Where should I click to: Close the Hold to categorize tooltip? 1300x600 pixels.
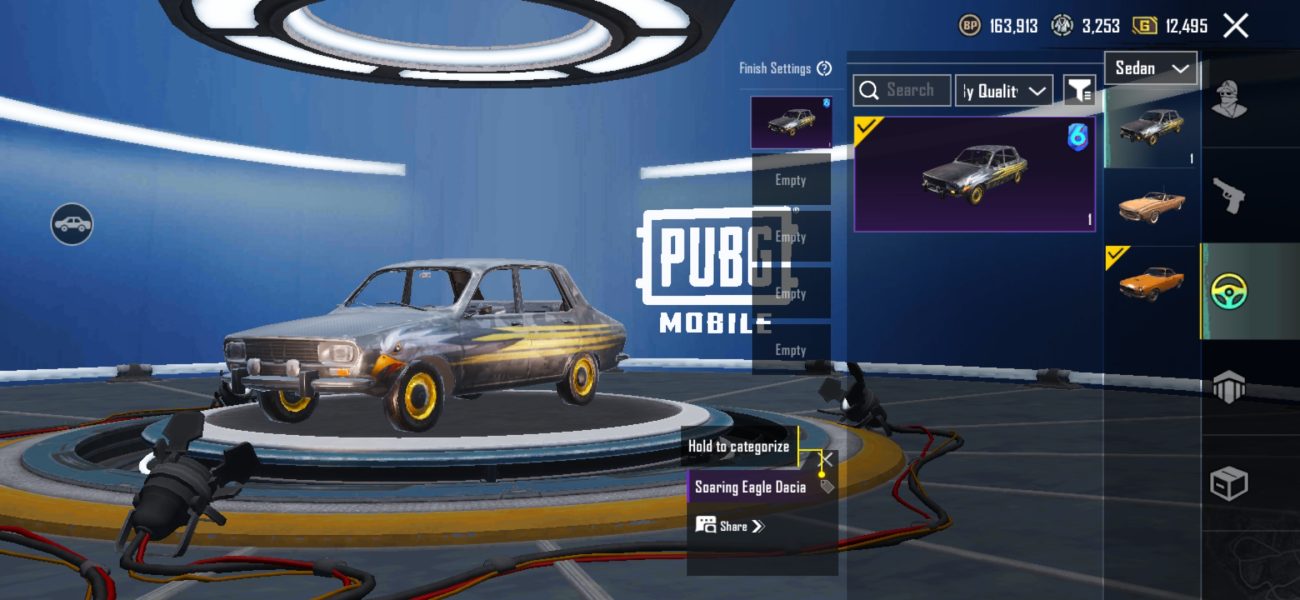pos(827,458)
